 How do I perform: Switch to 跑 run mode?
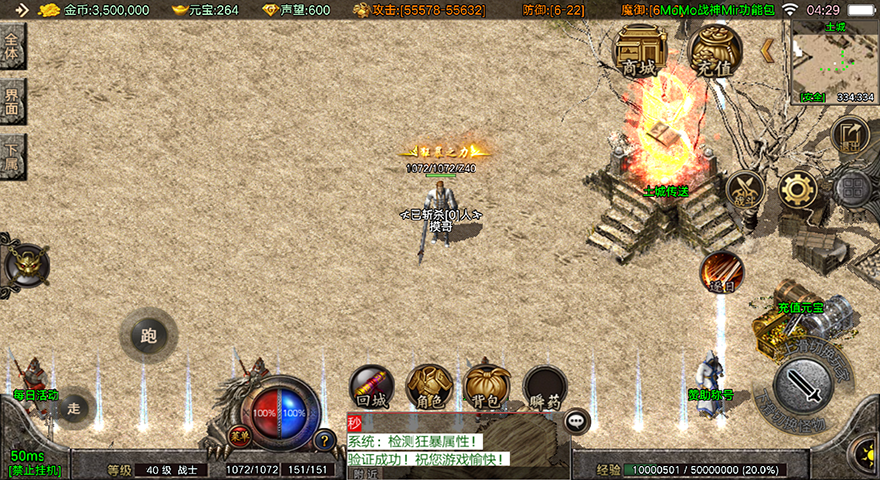point(149,336)
